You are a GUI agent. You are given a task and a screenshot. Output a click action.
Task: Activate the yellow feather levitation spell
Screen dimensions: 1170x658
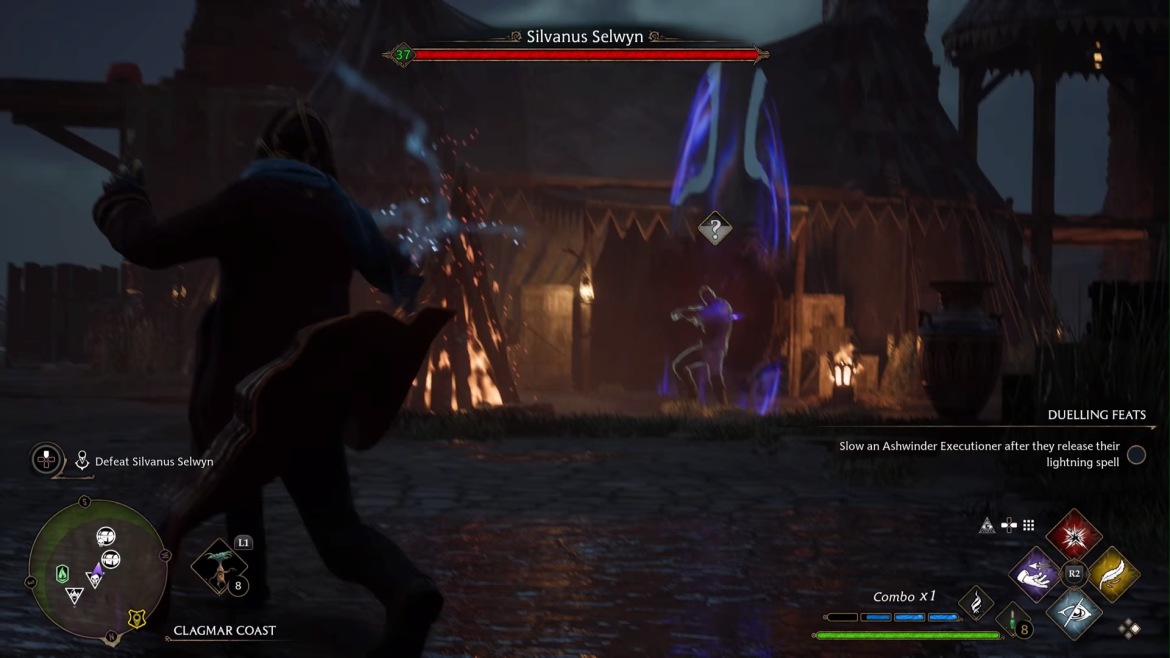1112,574
